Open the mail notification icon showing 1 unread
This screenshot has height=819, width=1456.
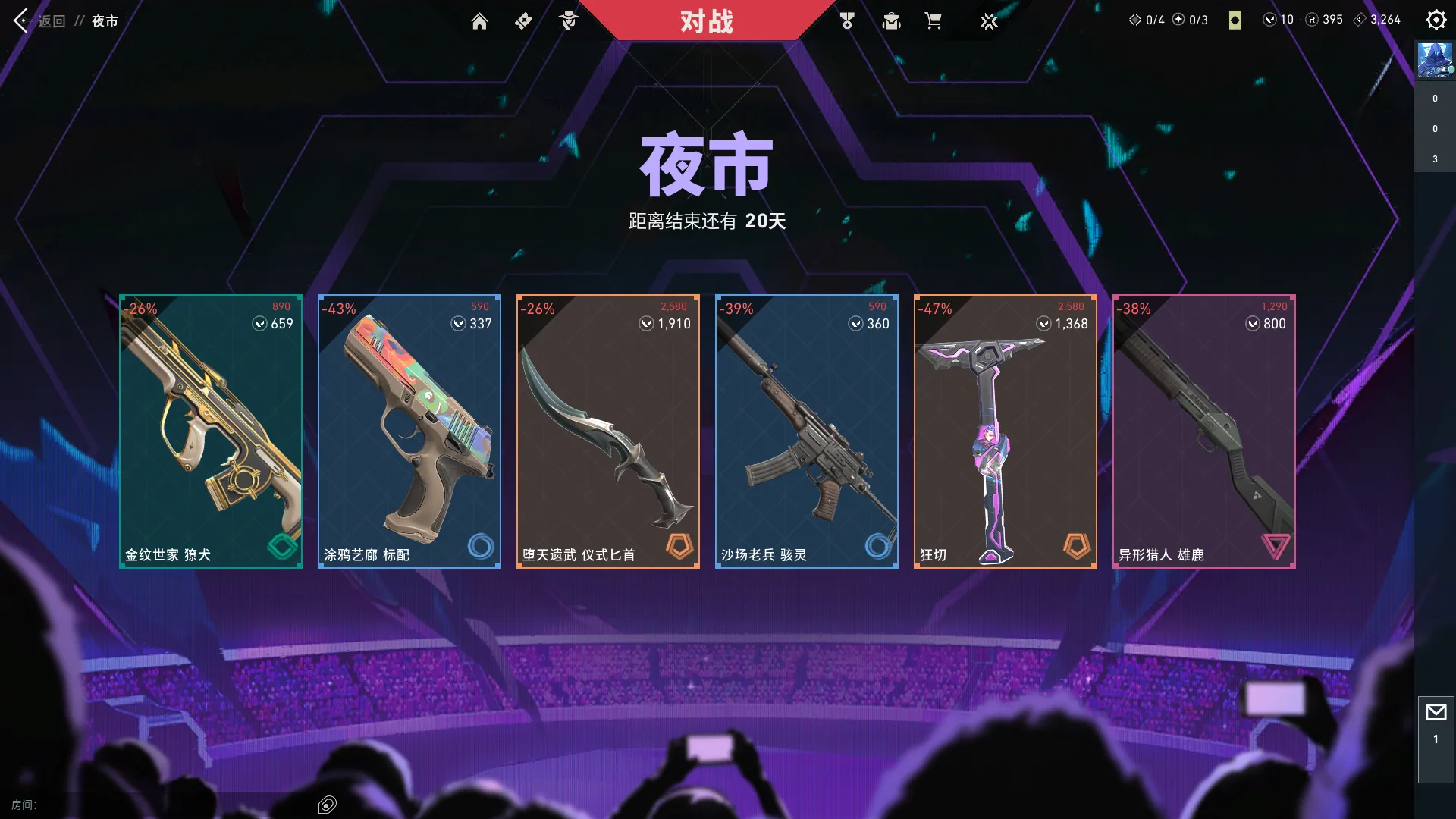[x=1435, y=713]
